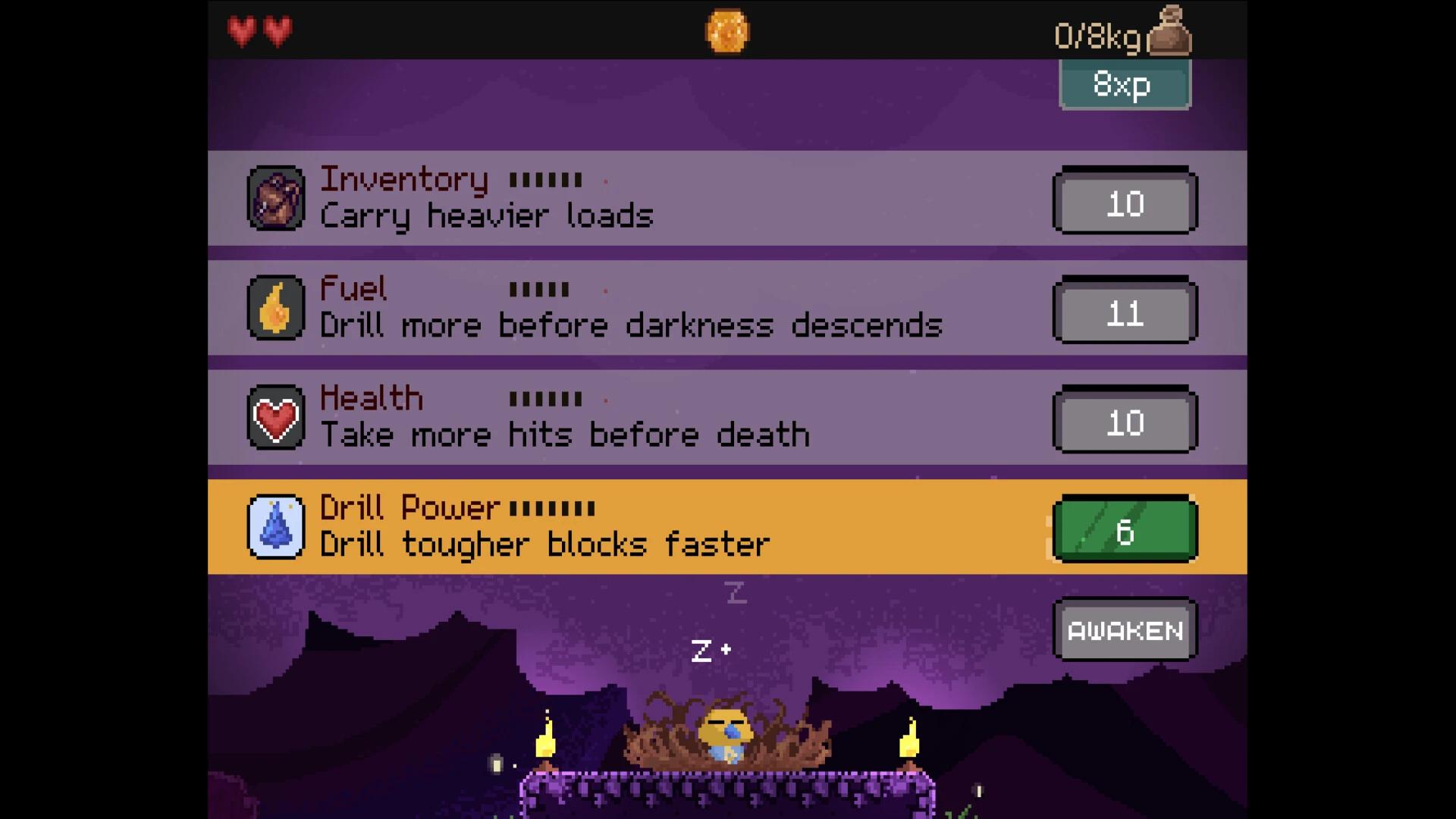Click the Fuel flame icon
The height and width of the screenshot is (819, 1456).
click(276, 306)
